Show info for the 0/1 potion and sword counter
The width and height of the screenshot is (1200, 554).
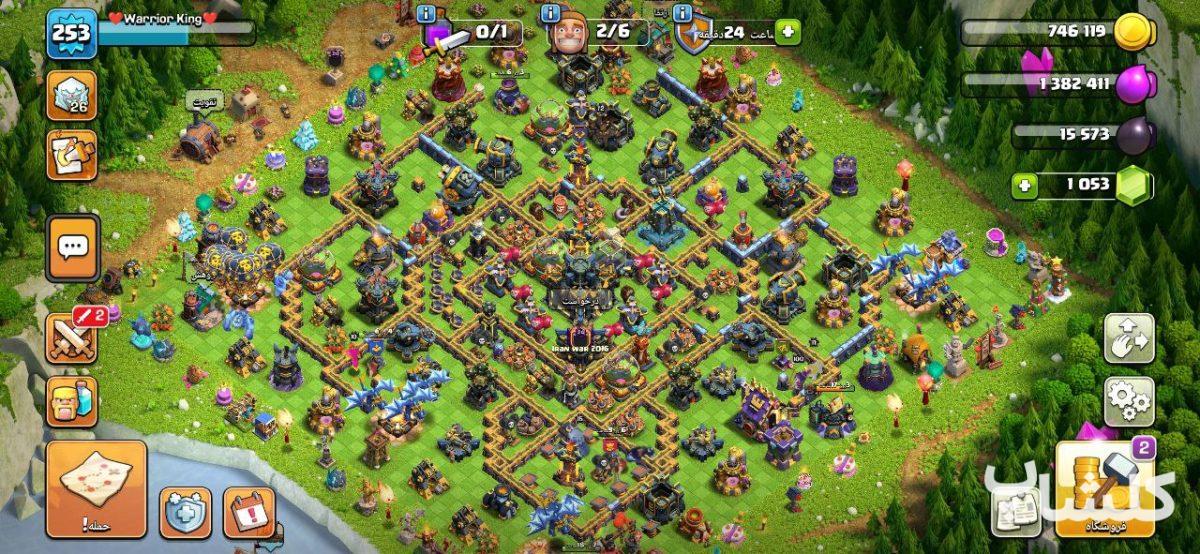coord(426,14)
